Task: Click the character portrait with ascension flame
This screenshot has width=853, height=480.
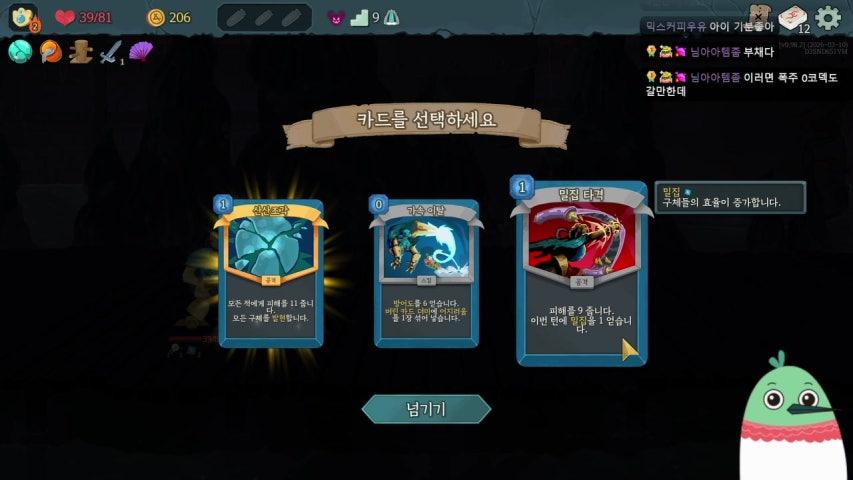Action: tap(23, 17)
